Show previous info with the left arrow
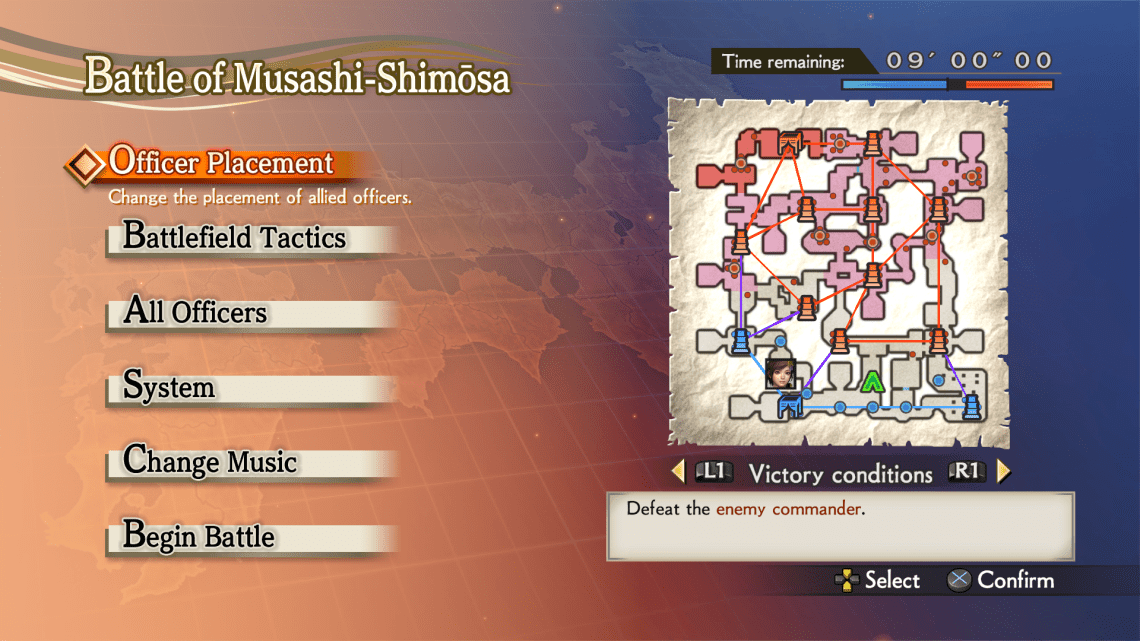Screen dimensions: 1140x641 678,471
